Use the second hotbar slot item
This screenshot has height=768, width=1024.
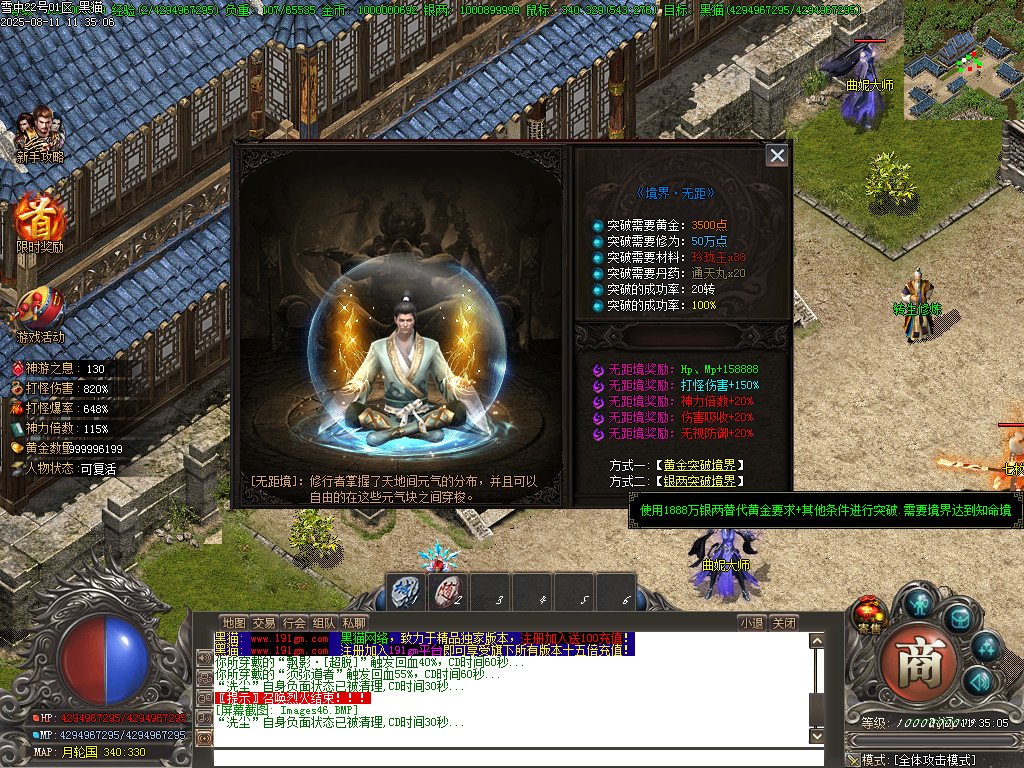tap(449, 593)
